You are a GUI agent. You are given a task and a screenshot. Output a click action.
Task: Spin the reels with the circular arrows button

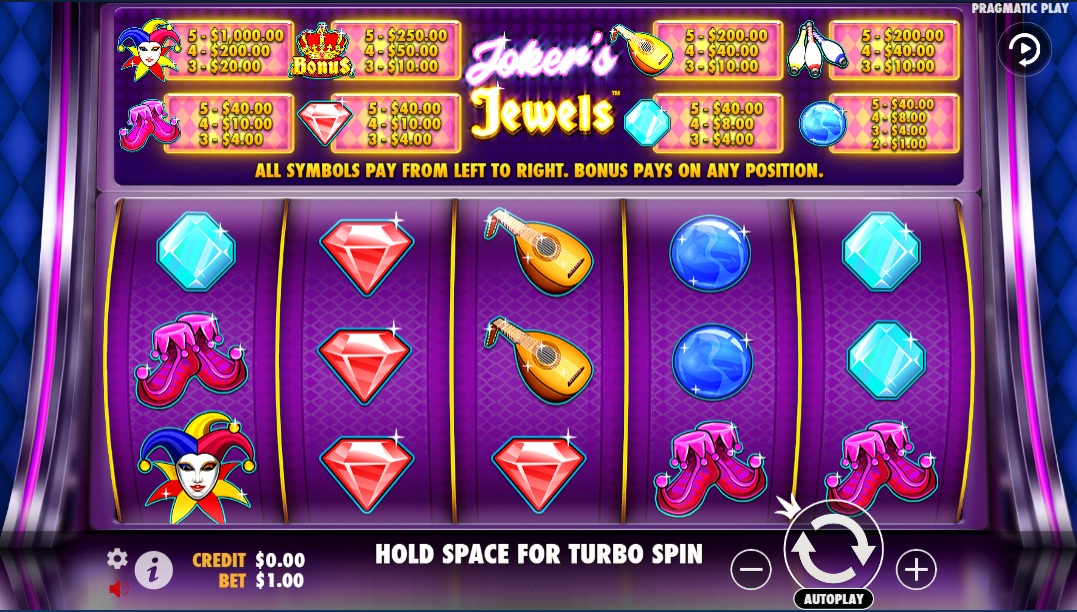point(833,550)
